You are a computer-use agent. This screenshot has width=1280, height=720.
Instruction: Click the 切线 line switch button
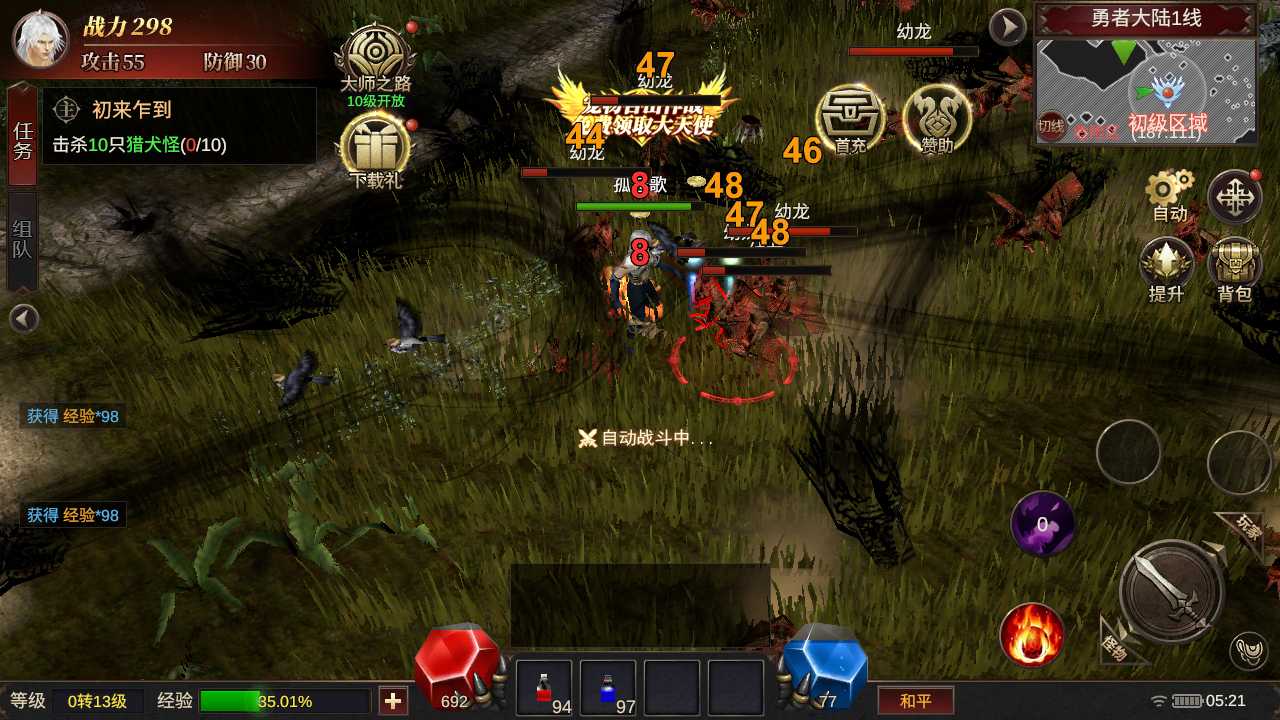[x=1051, y=125]
